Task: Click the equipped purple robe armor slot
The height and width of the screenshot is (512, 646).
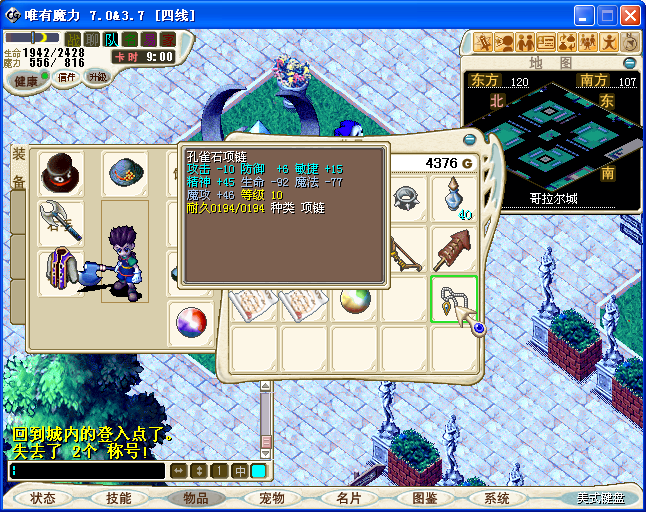Action: coord(61,273)
